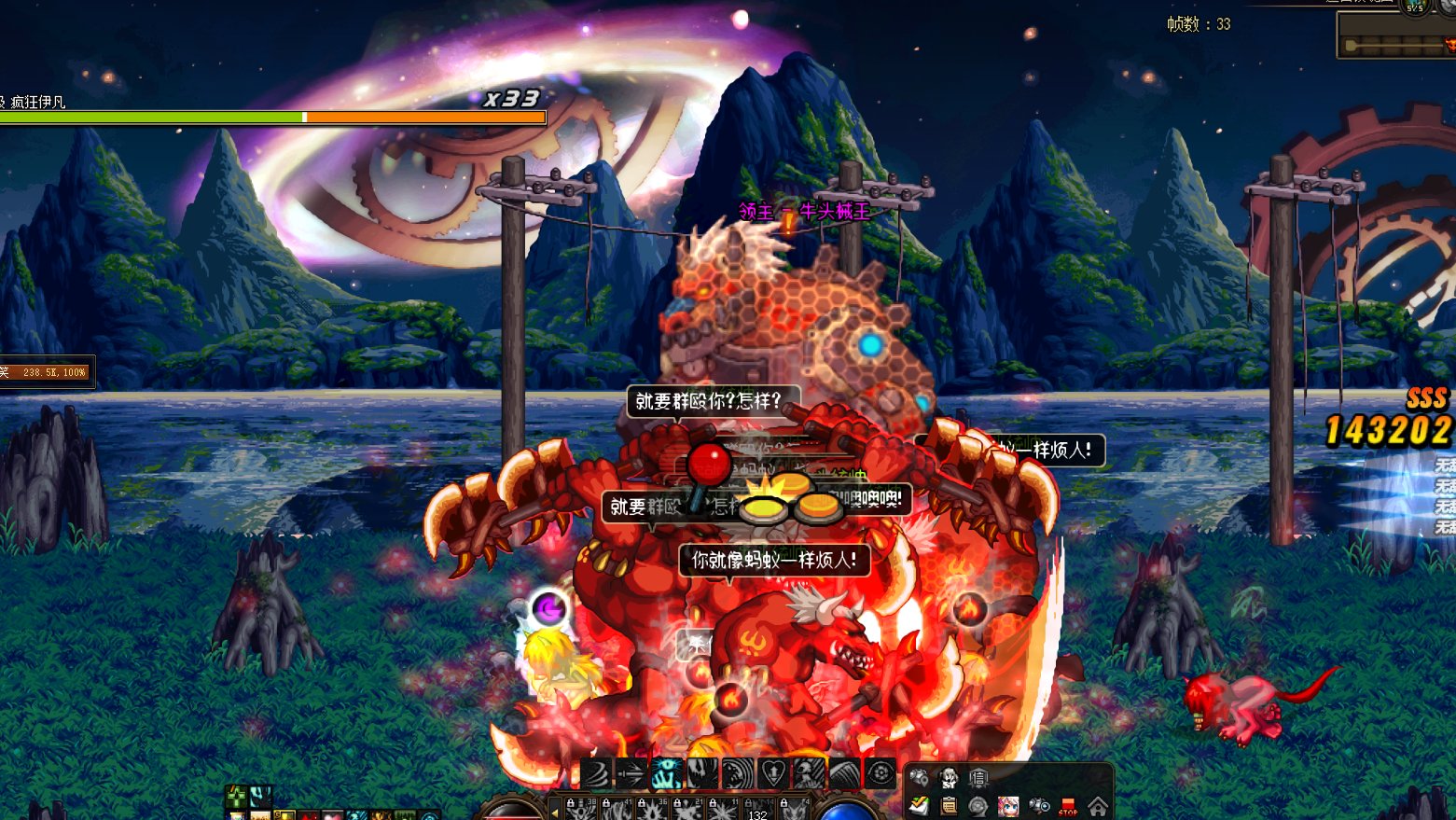The width and height of the screenshot is (1456, 820).
Task: Activate the gear-eye skill icon
Action: [881, 773]
